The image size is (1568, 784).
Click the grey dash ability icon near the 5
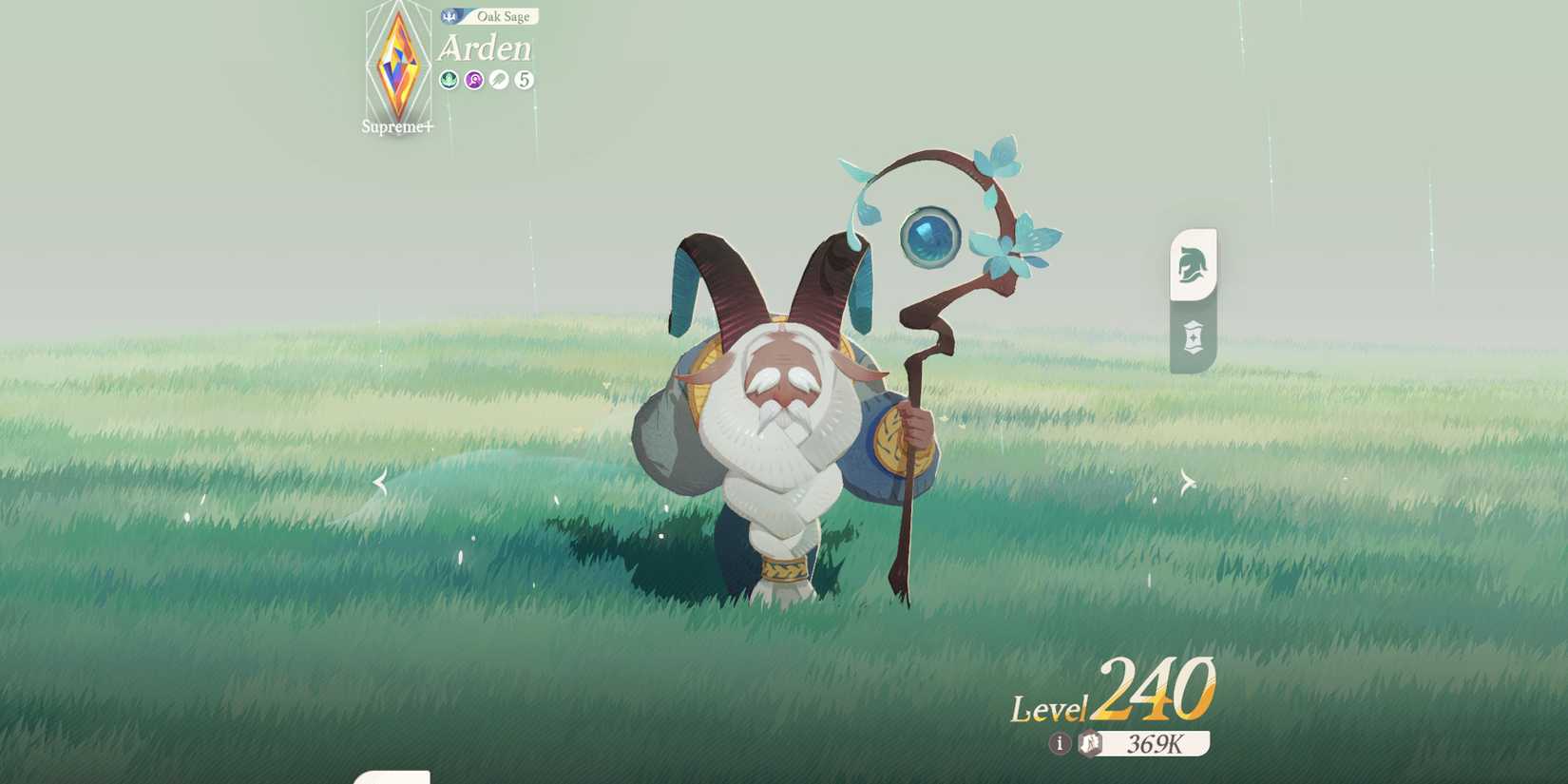click(497, 80)
